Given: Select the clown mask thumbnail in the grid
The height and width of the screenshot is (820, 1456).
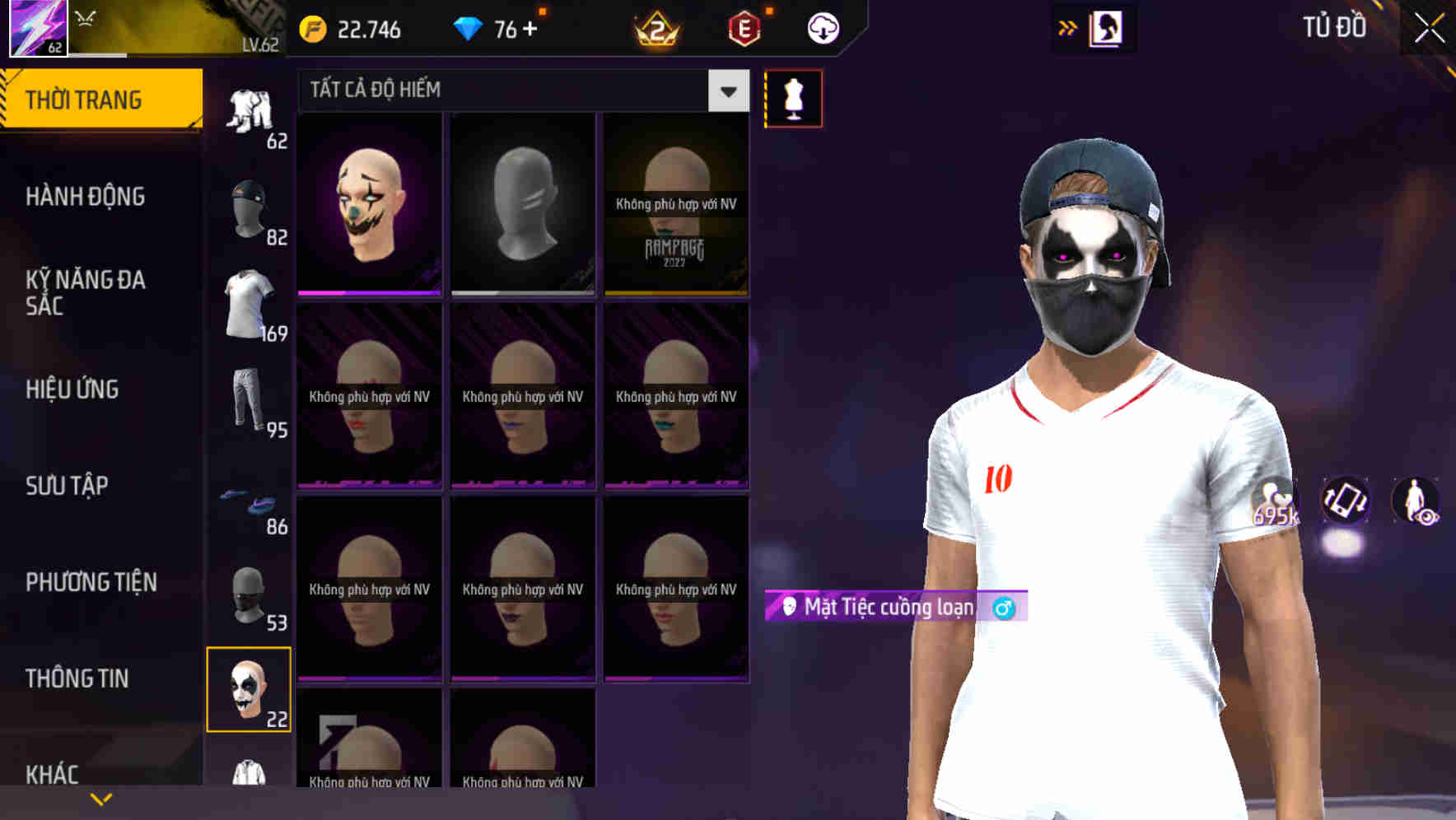Looking at the screenshot, I should [368, 202].
